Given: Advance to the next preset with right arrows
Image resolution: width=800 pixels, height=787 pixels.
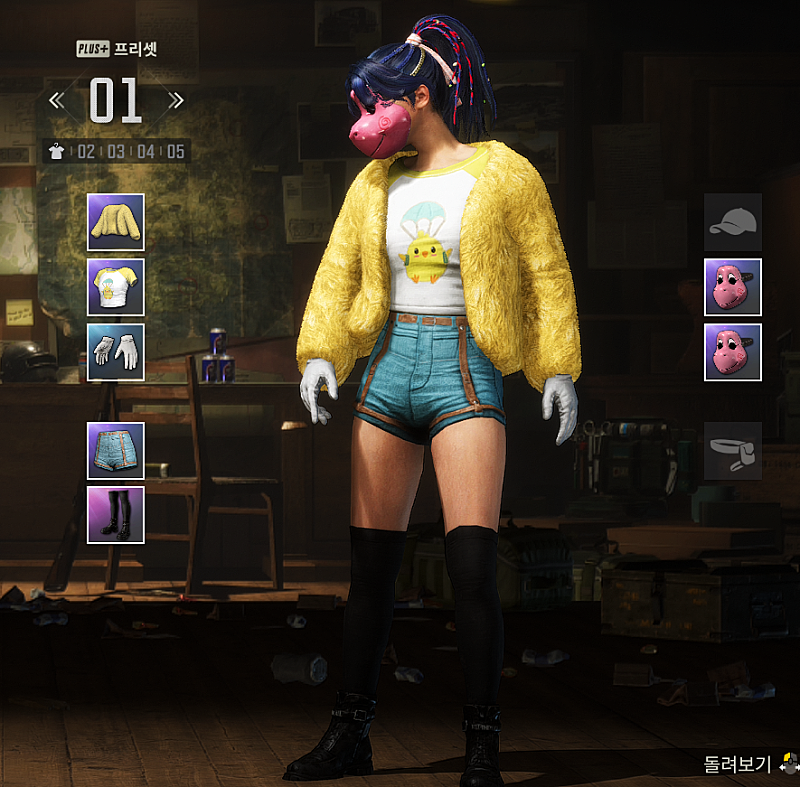Looking at the screenshot, I should (x=176, y=100).
